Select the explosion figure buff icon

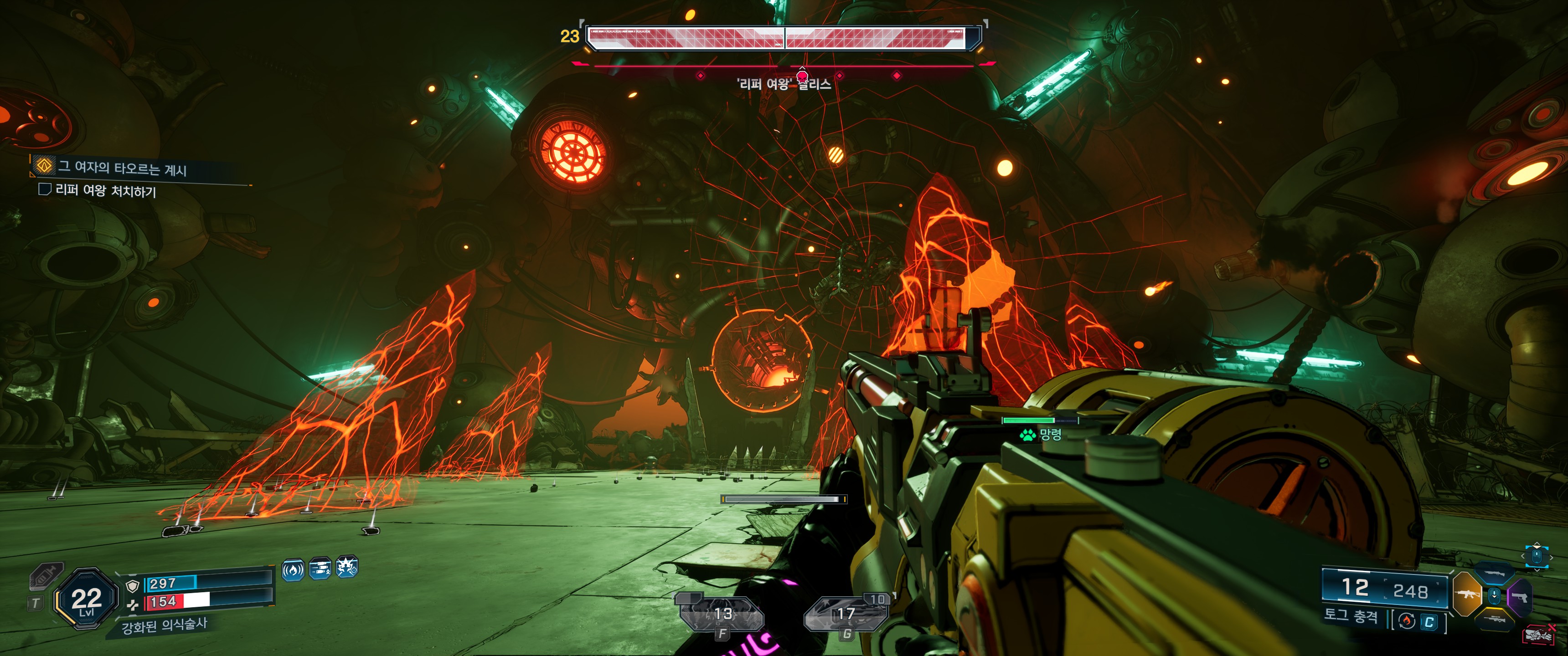click(347, 568)
